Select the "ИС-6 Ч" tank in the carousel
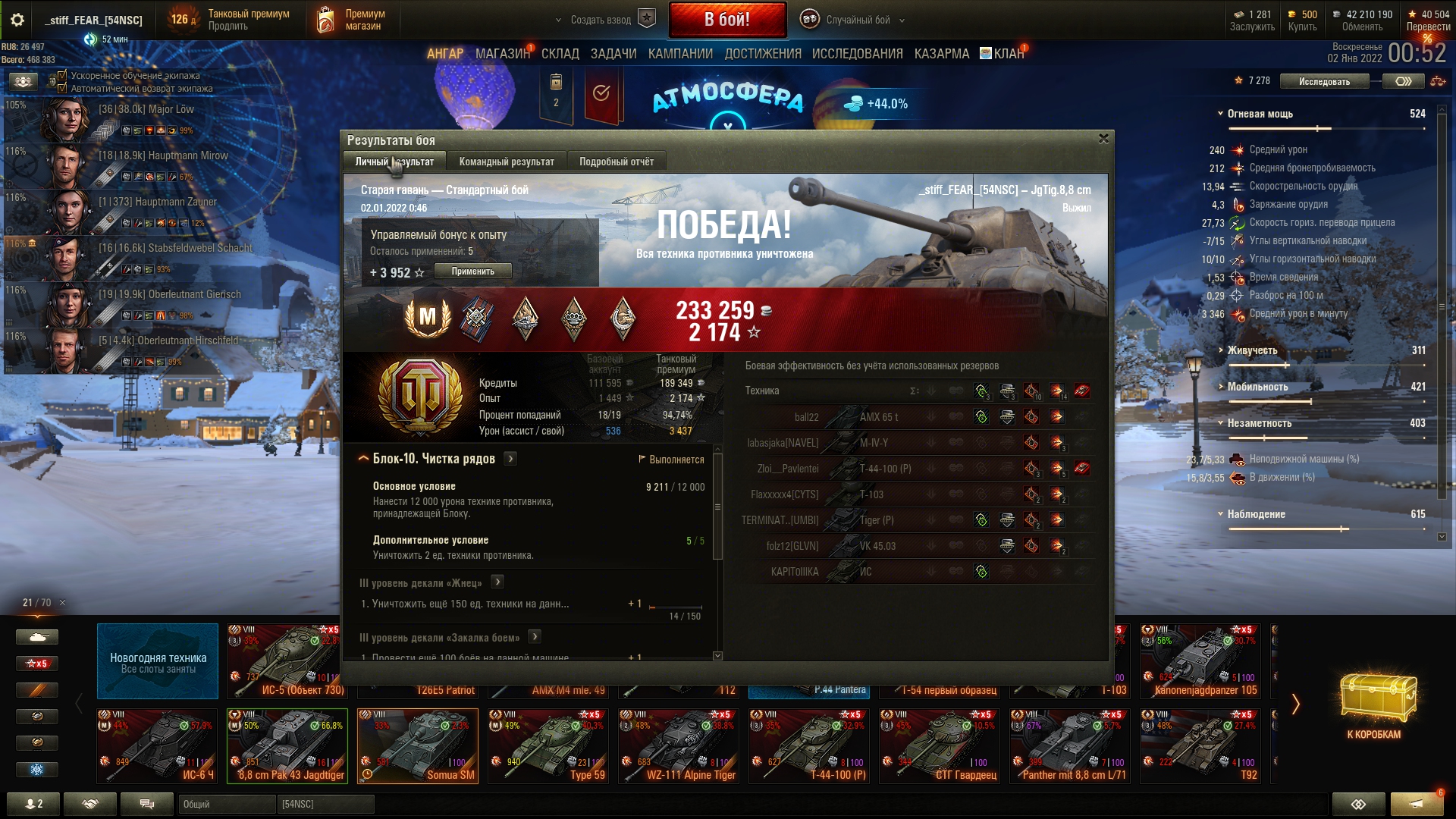 click(158, 745)
